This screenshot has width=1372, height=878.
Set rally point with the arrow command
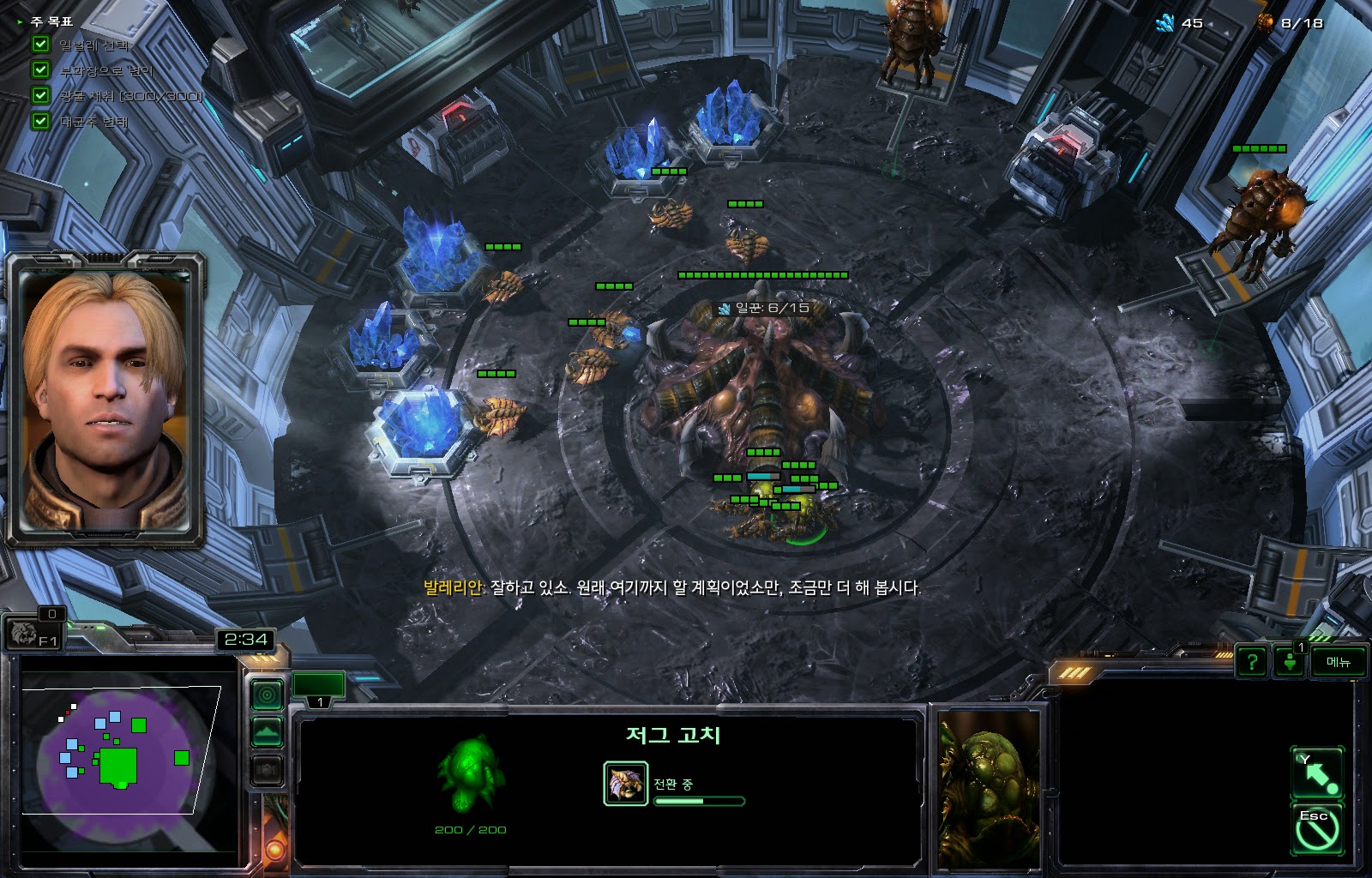click(x=1317, y=773)
